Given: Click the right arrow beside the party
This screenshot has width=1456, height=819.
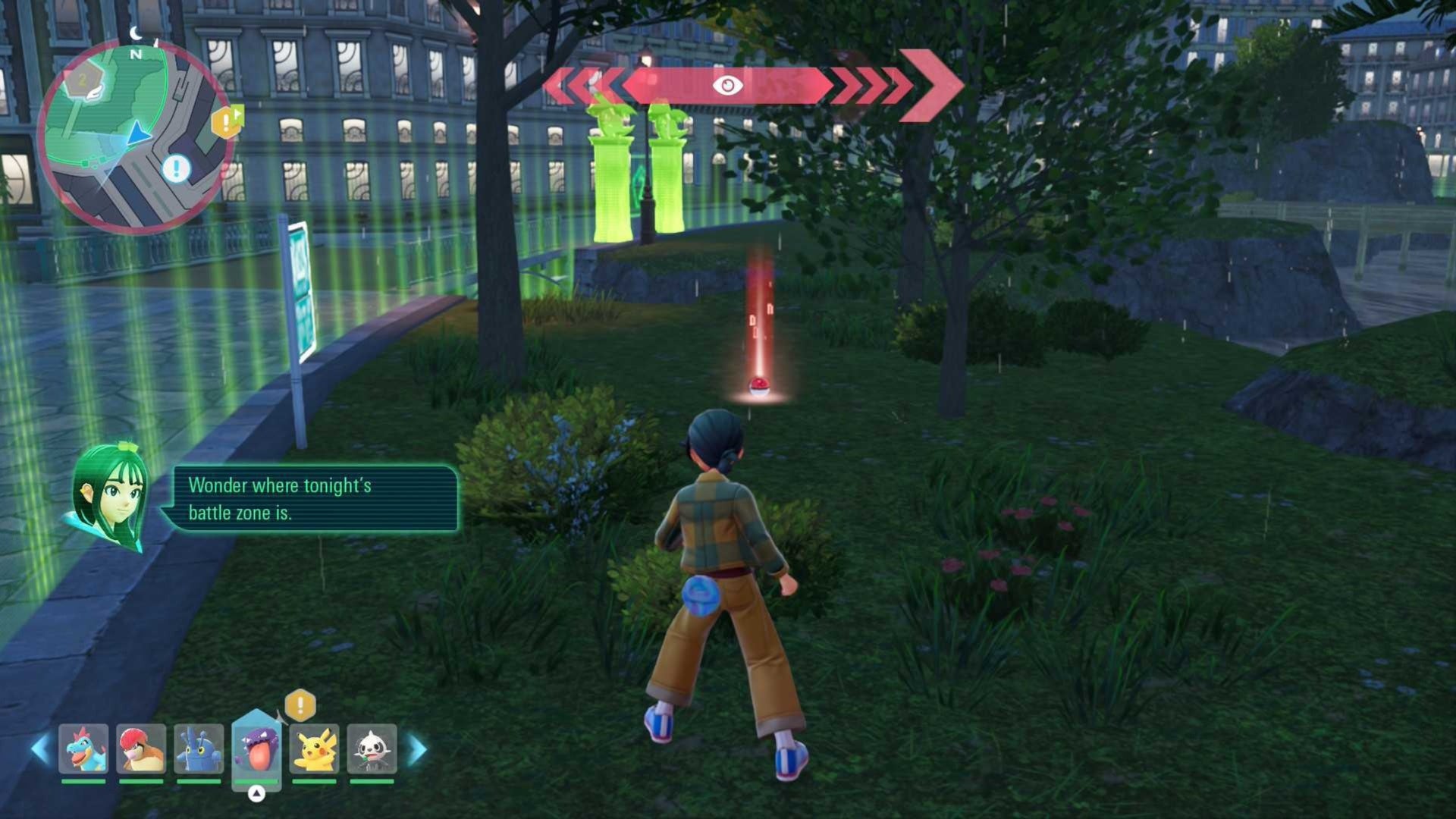Looking at the screenshot, I should click(x=417, y=749).
